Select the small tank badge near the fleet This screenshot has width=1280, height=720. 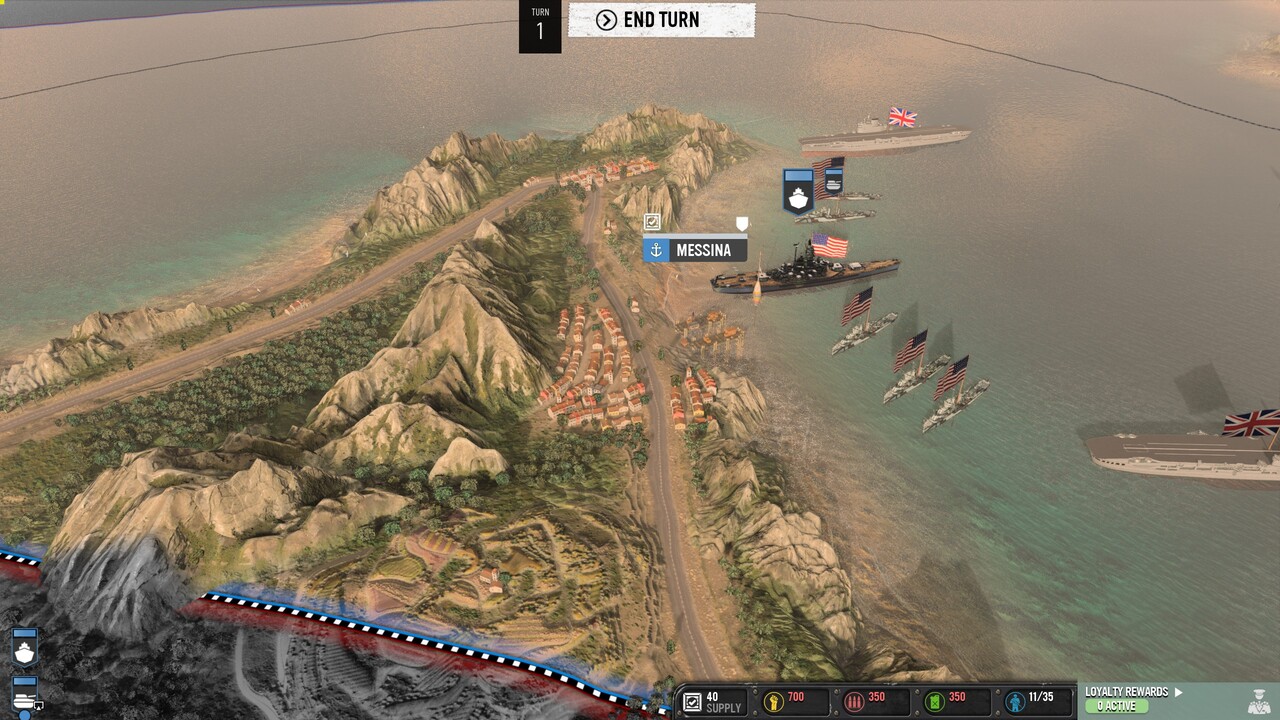pos(833,180)
